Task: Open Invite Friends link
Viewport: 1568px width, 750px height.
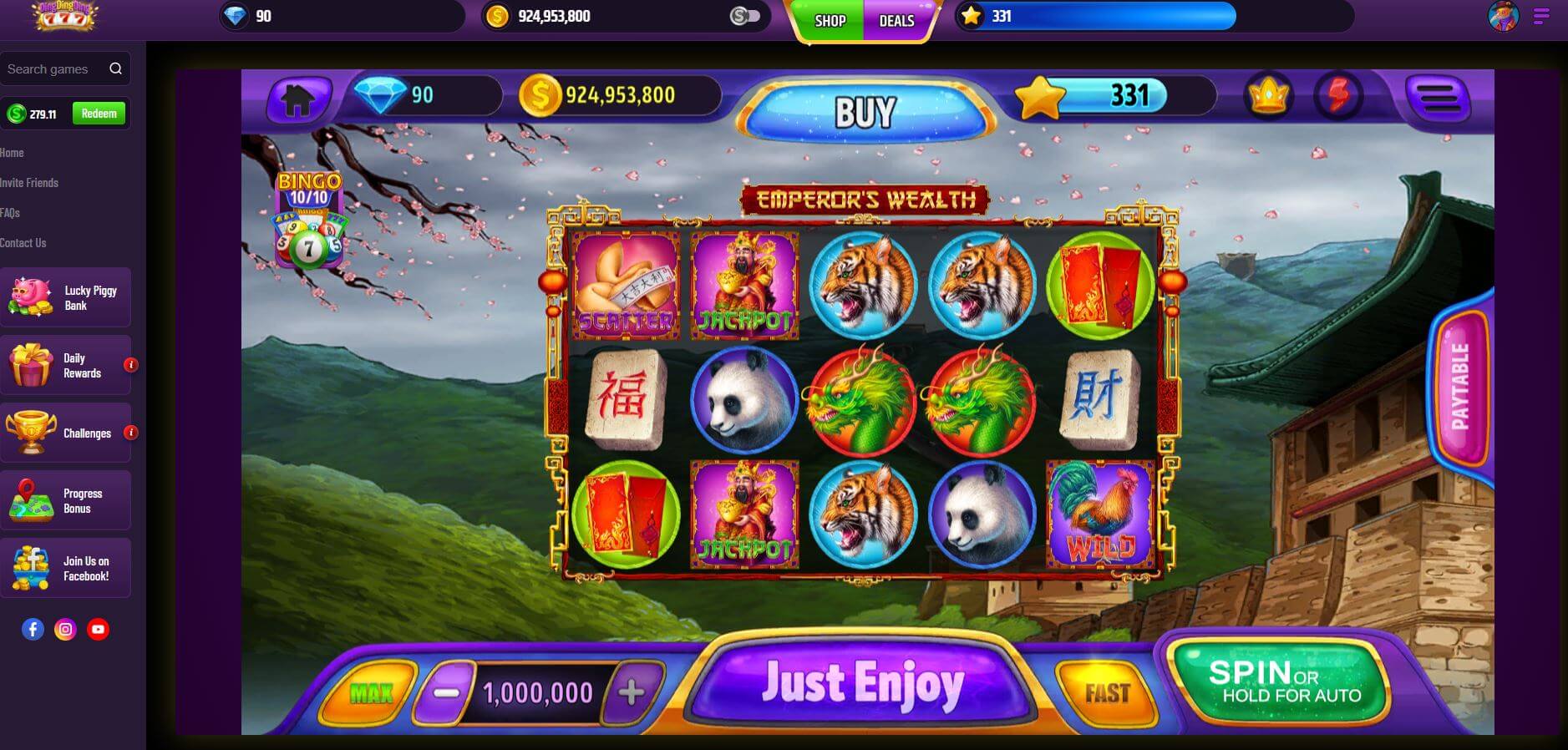Action: point(29,182)
